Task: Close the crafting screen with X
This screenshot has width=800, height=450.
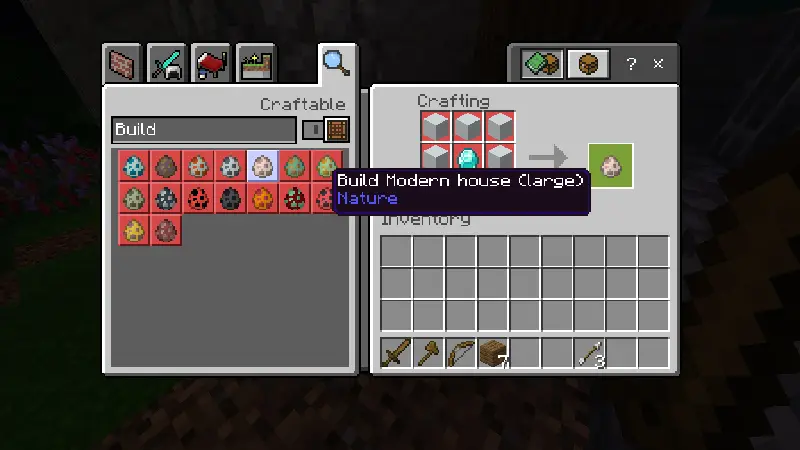Action: pos(658,64)
